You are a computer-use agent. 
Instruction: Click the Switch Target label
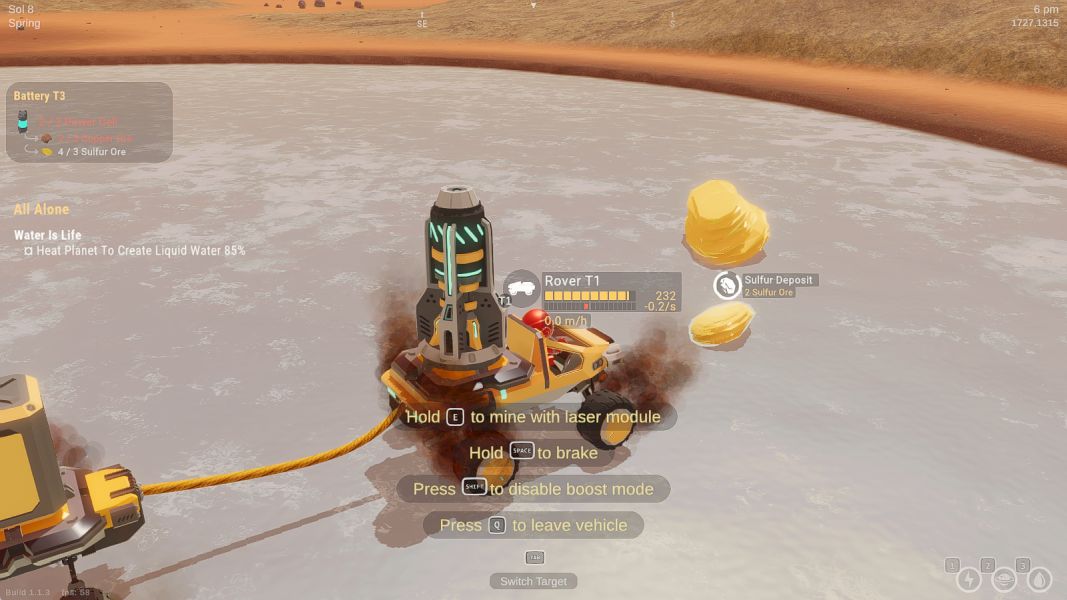click(534, 581)
